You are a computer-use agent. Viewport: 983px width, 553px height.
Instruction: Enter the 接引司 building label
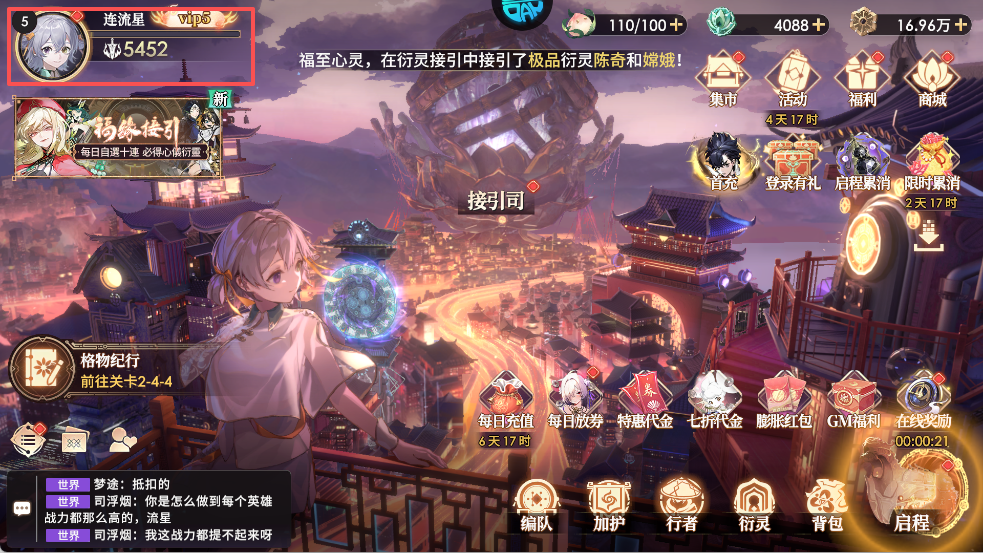click(x=496, y=200)
